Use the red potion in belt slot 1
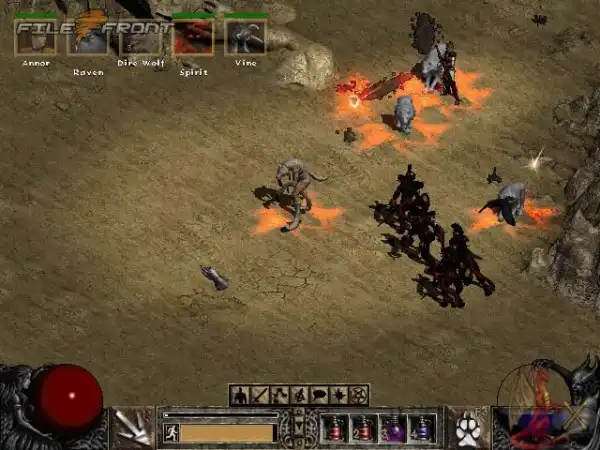The width and height of the screenshot is (600, 450). click(336, 428)
